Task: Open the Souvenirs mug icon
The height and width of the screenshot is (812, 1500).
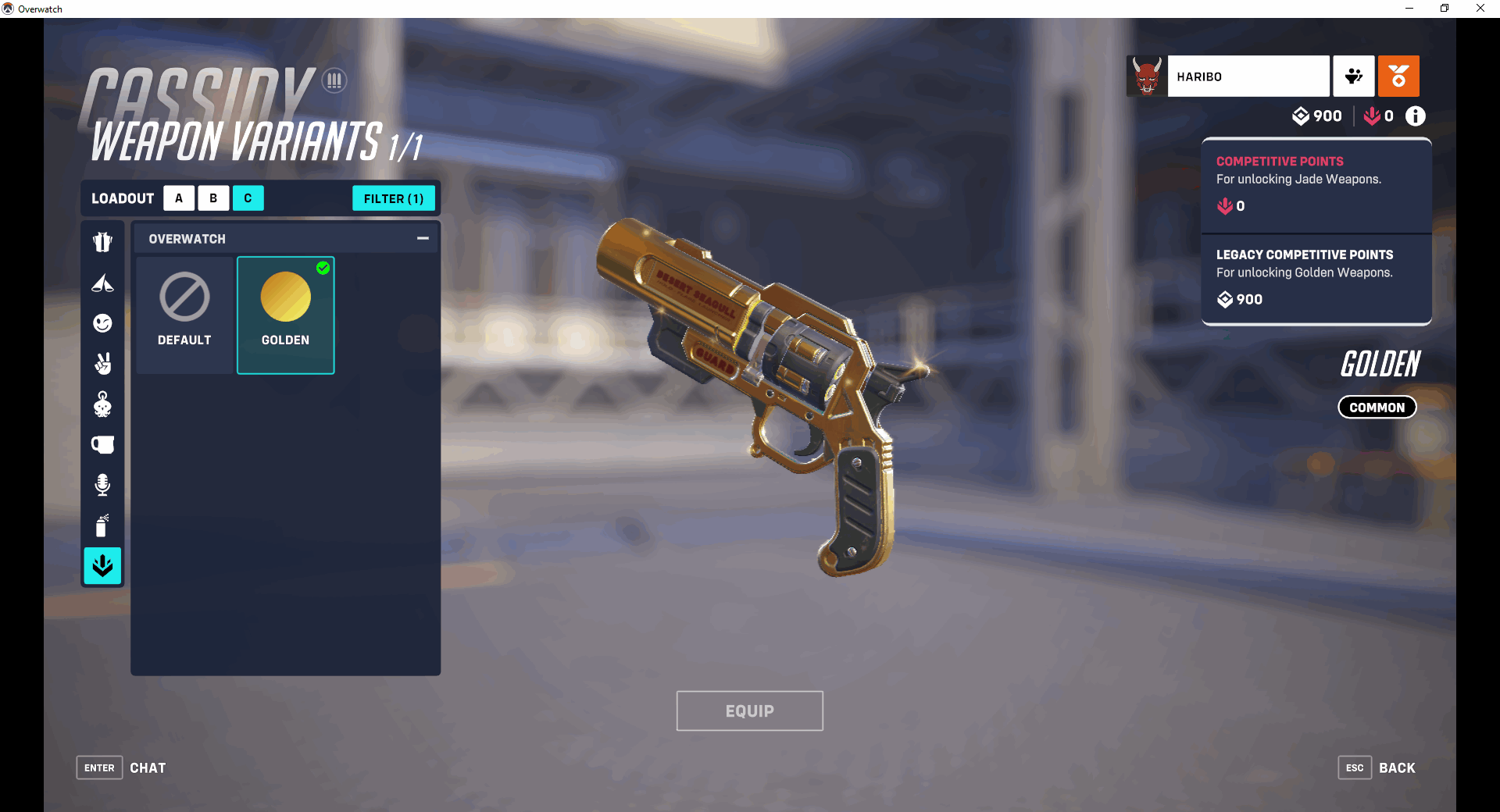Action: (102, 444)
